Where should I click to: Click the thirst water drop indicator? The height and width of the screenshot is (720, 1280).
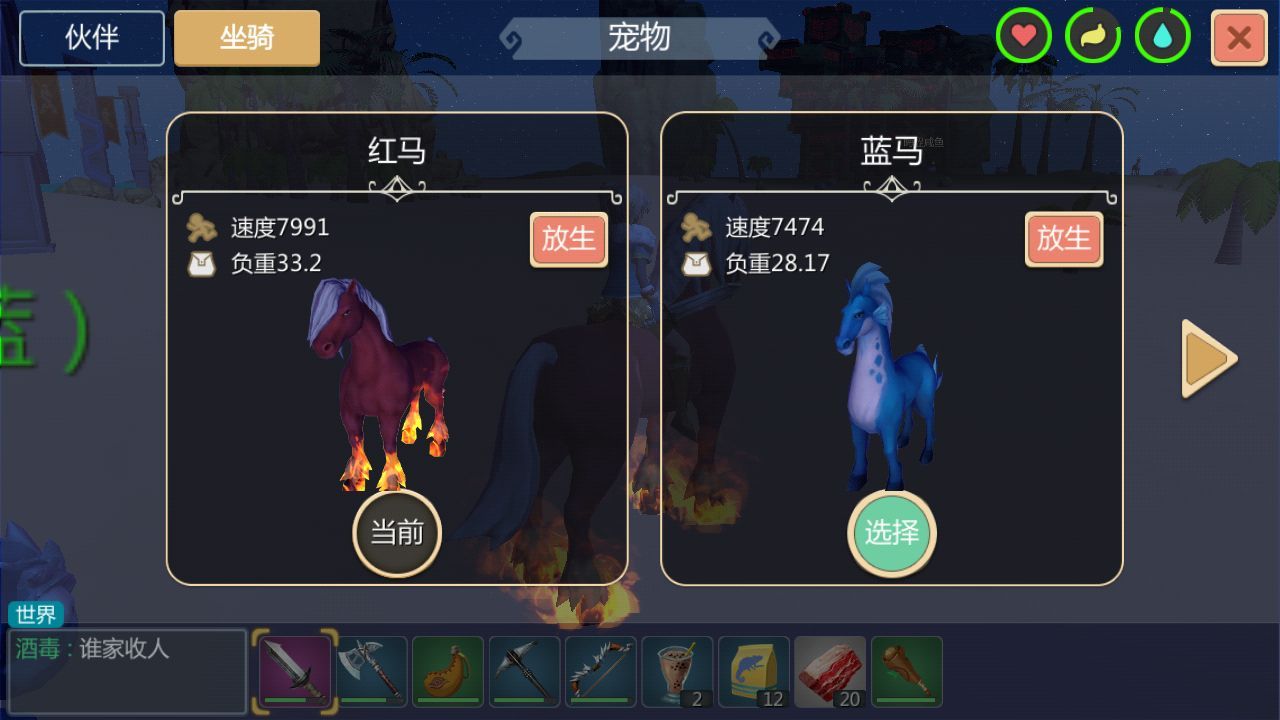point(1160,38)
